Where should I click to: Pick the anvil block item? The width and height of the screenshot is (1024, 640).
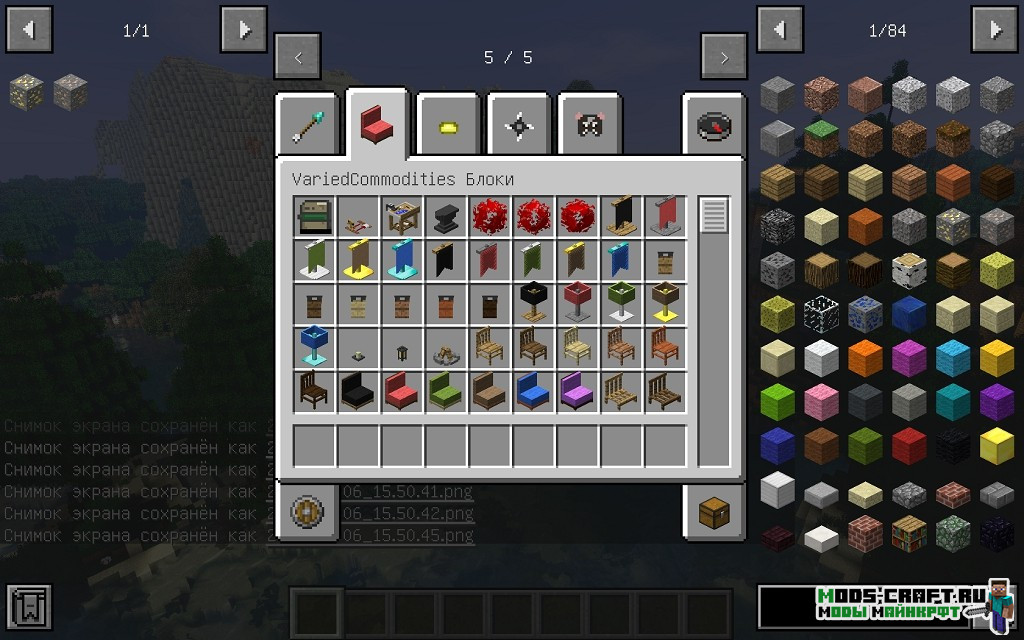[x=446, y=217]
